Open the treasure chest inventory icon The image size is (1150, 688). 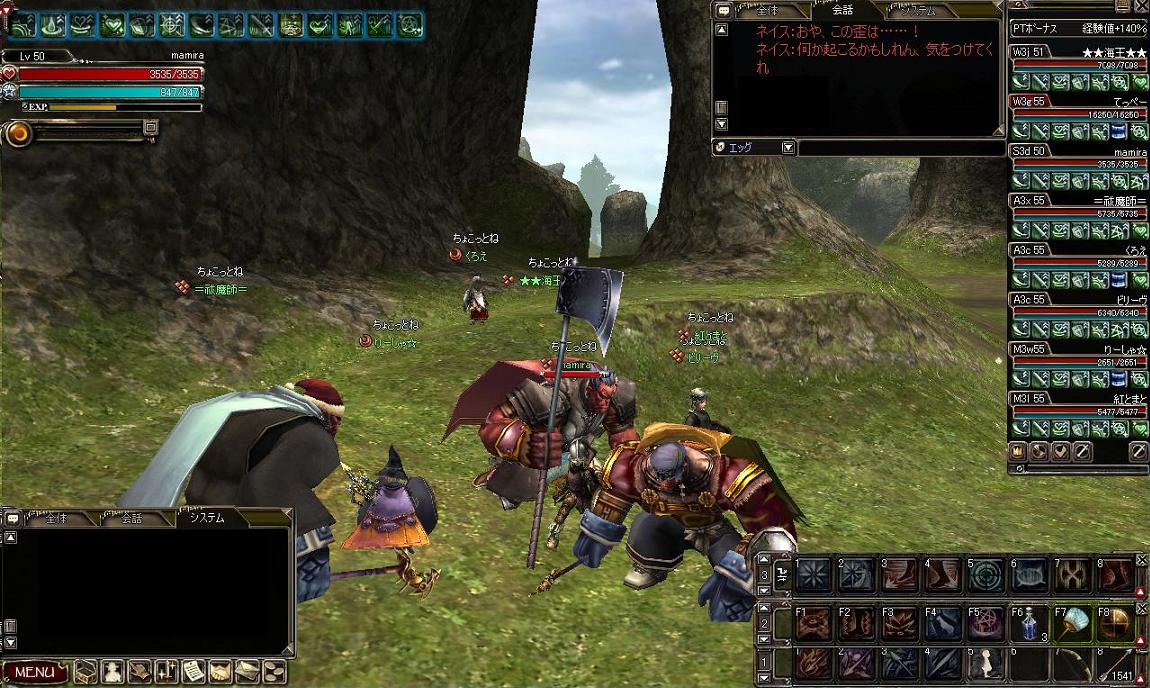86,672
